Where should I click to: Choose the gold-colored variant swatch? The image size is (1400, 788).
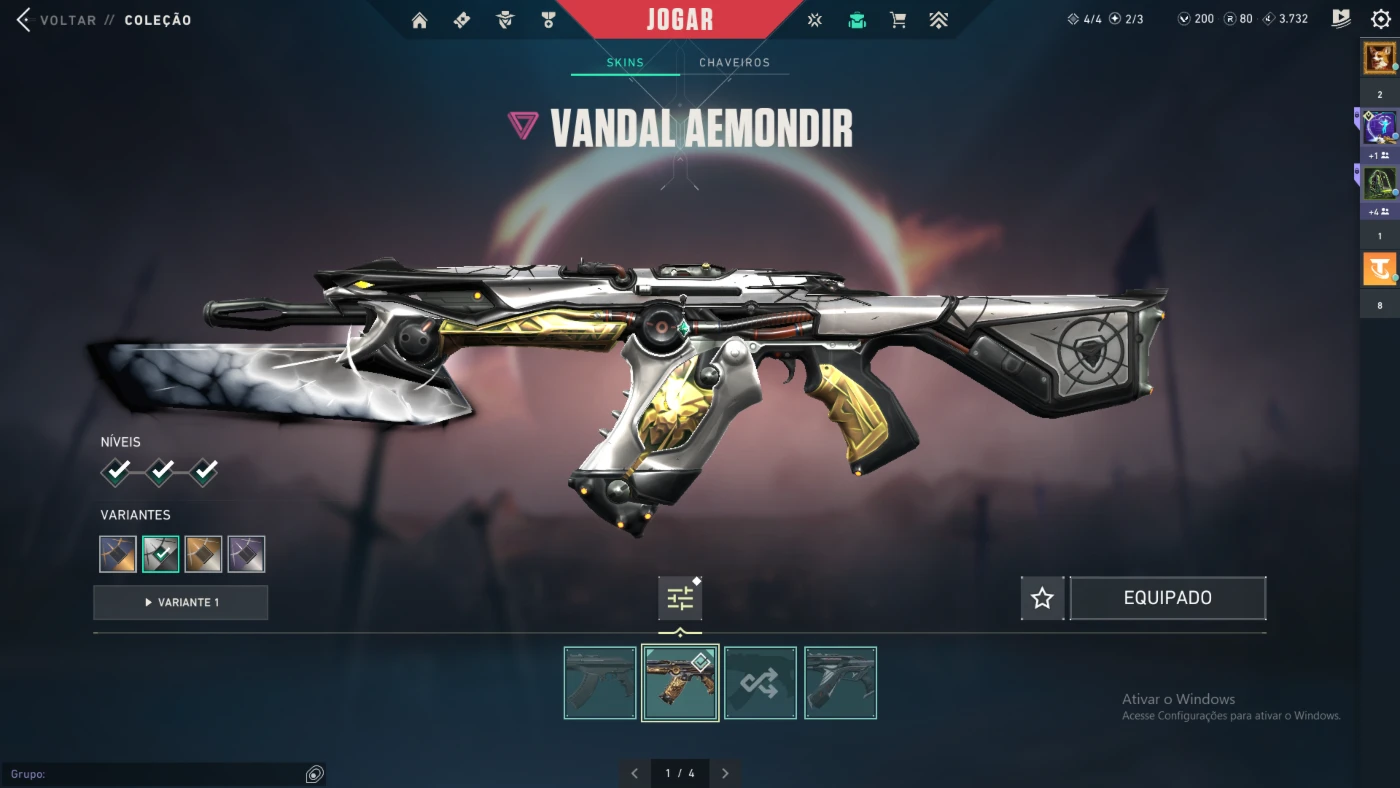(203, 554)
